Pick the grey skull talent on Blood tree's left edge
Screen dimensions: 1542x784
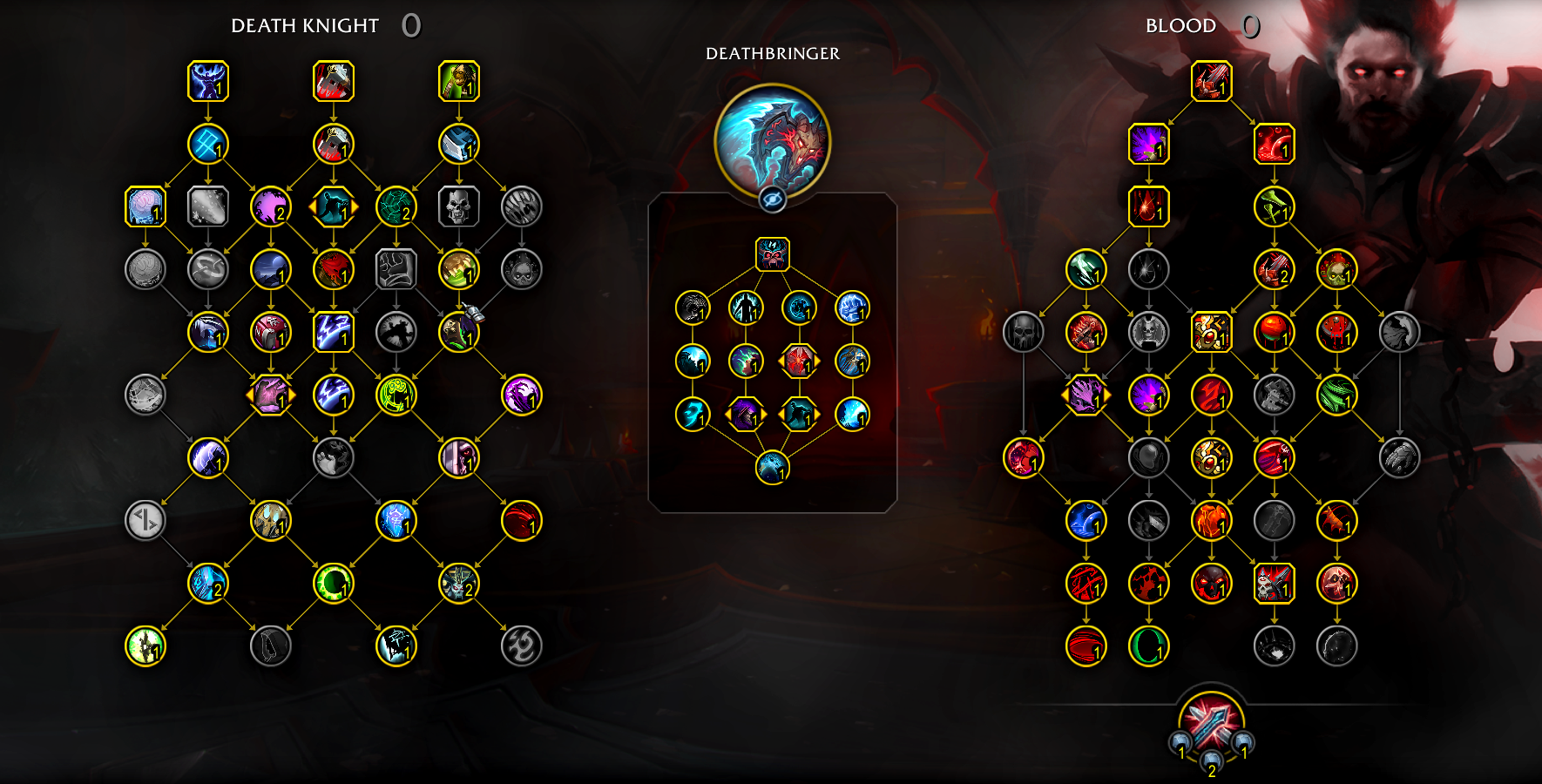pyautogui.click(x=1023, y=332)
